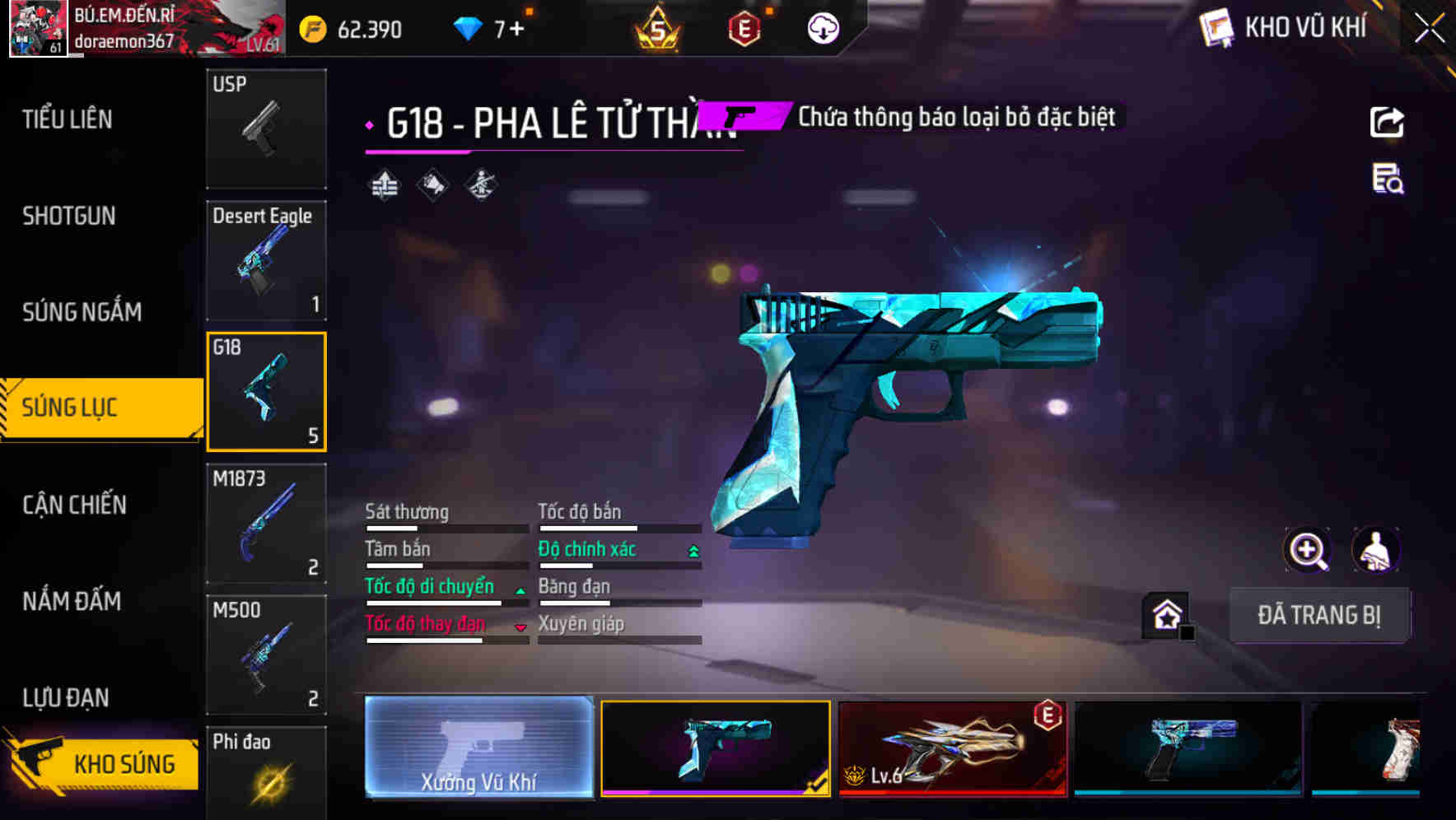Select the megaphone attribute icon below weapon name
This screenshot has height=820, width=1456.
click(432, 184)
